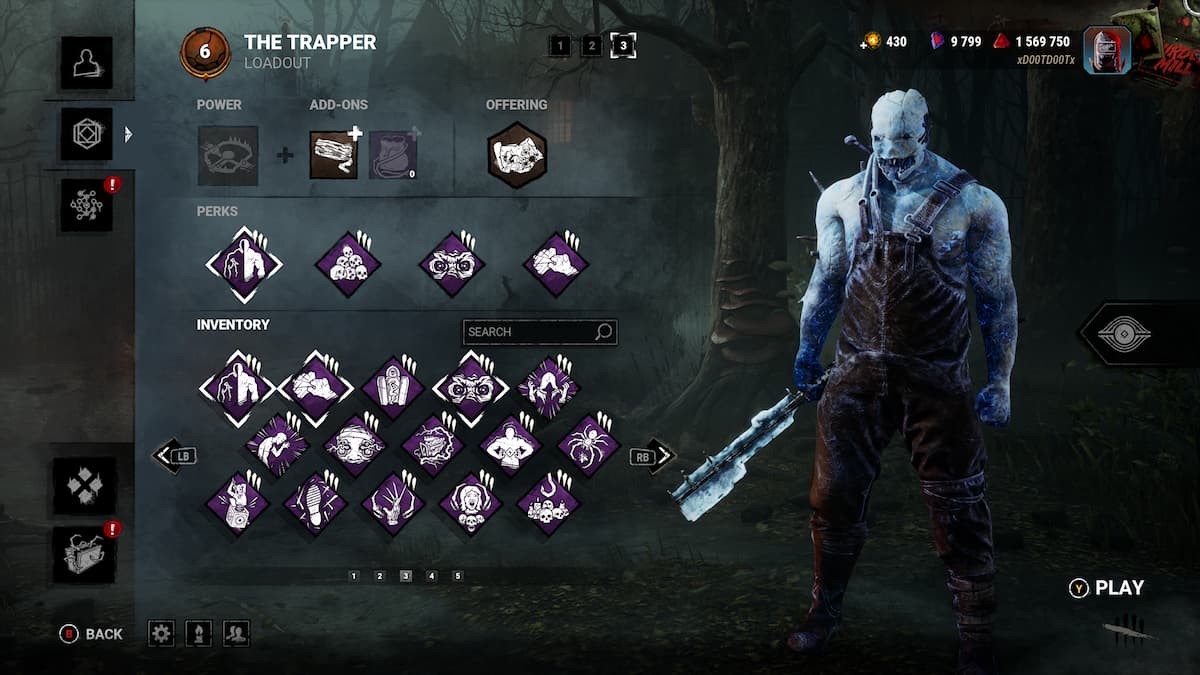Open the friends list button
This screenshot has width=1200, height=675.
[237, 633]
